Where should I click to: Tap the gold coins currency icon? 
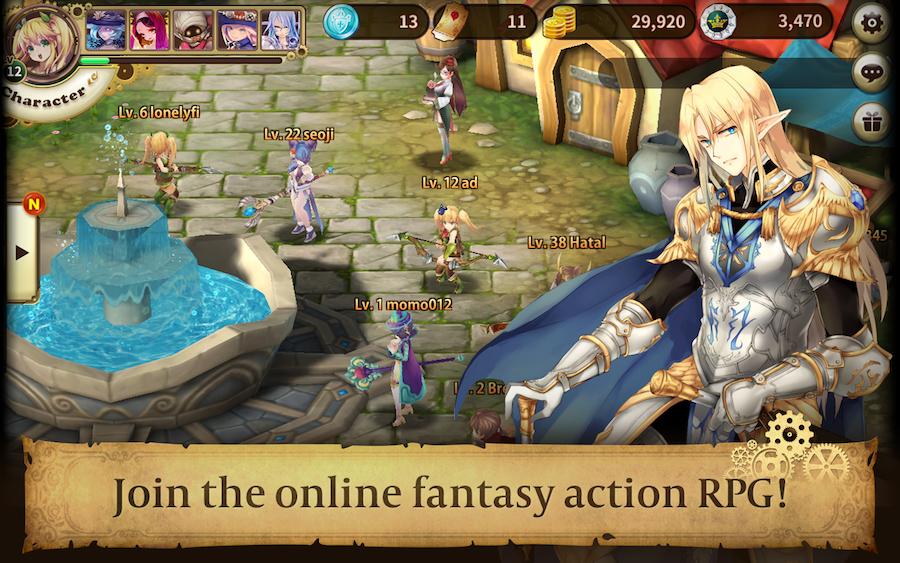(x=561, y=22)
